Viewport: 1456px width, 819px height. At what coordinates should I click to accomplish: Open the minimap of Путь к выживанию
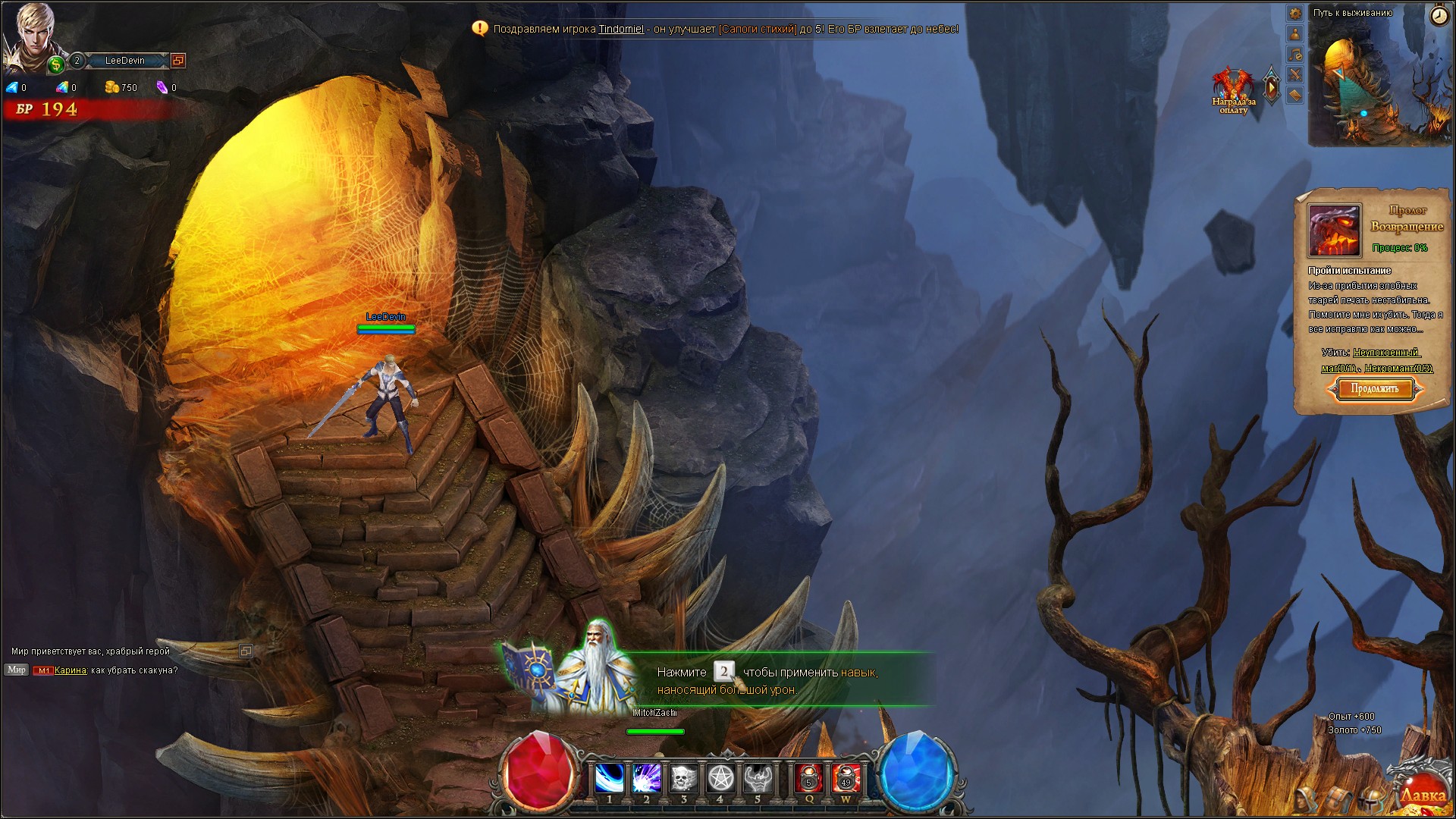click(1380, 83)
